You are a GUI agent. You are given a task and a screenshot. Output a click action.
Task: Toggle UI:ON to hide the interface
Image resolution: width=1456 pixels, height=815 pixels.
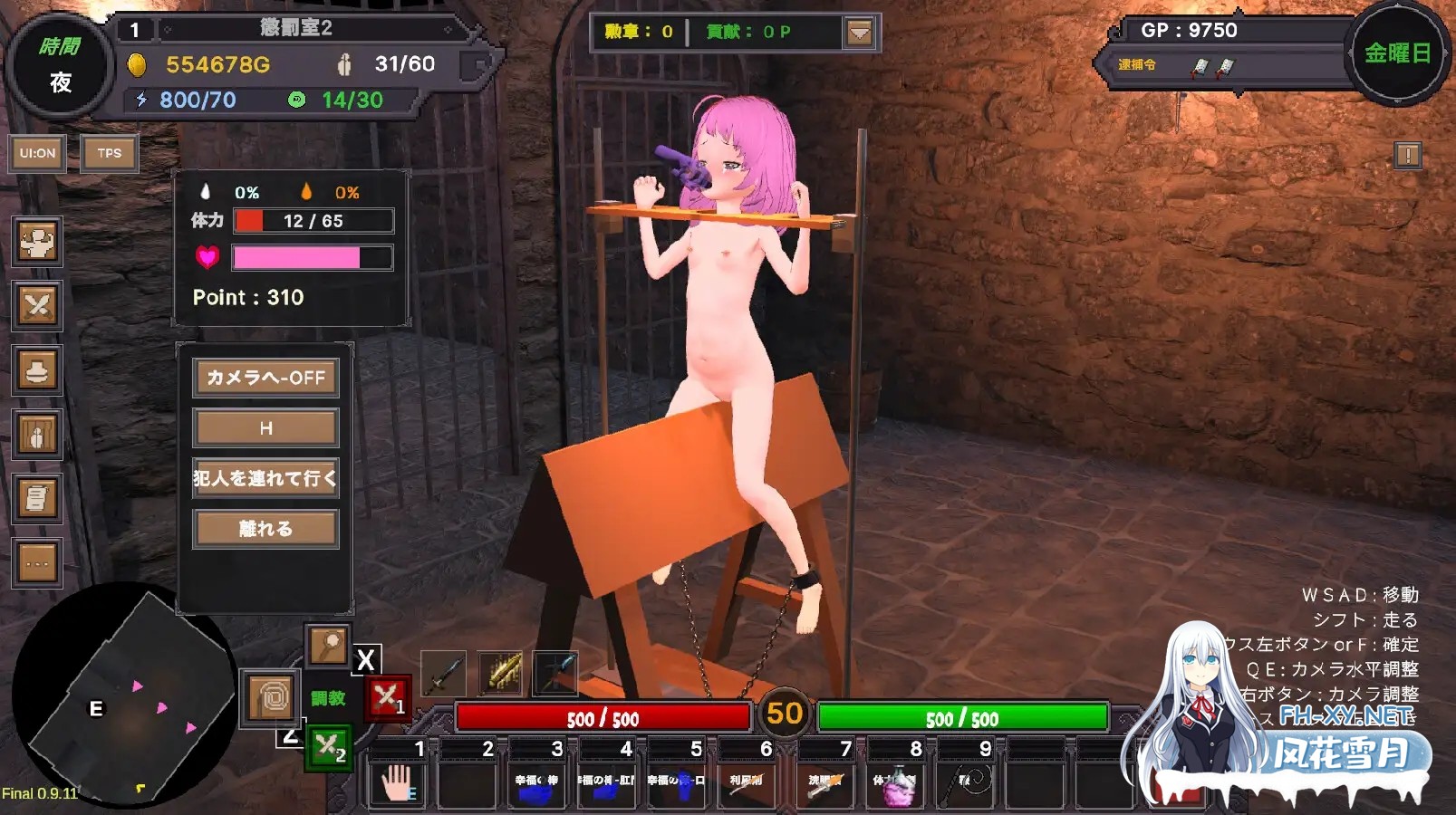[36, 154]
